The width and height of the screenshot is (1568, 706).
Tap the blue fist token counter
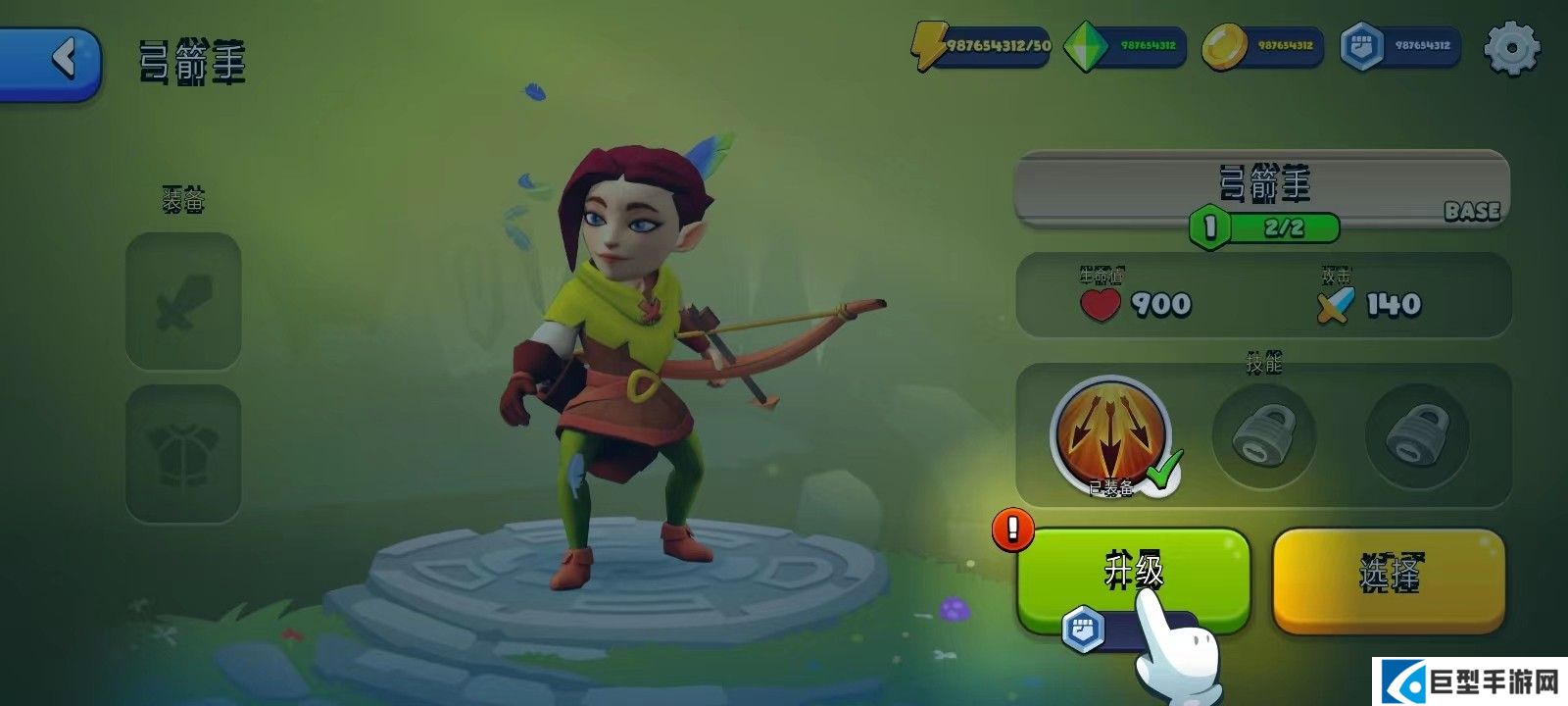pos(1400,46)
